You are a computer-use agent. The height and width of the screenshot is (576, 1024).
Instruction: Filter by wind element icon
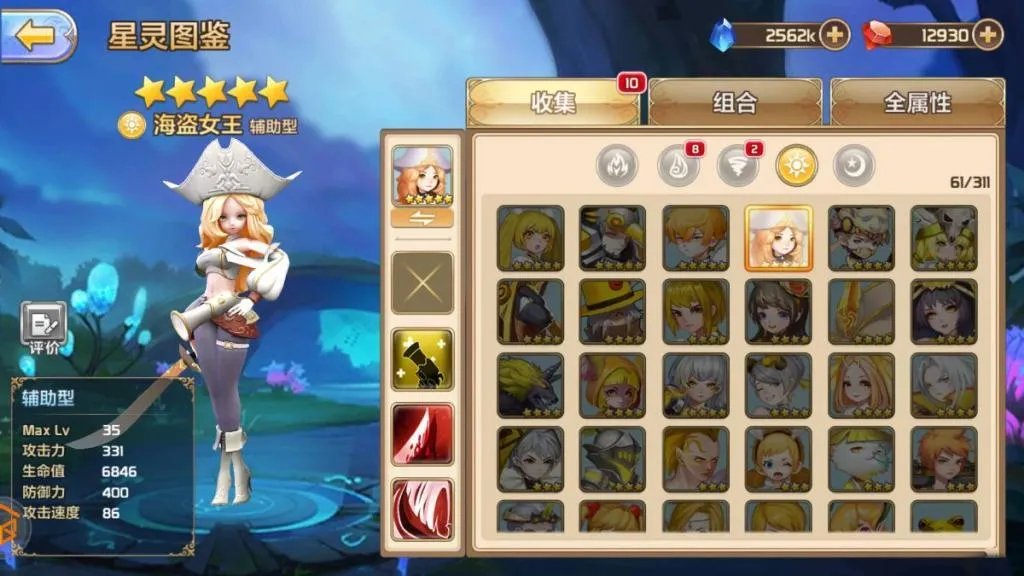click(x=737, y=165)
